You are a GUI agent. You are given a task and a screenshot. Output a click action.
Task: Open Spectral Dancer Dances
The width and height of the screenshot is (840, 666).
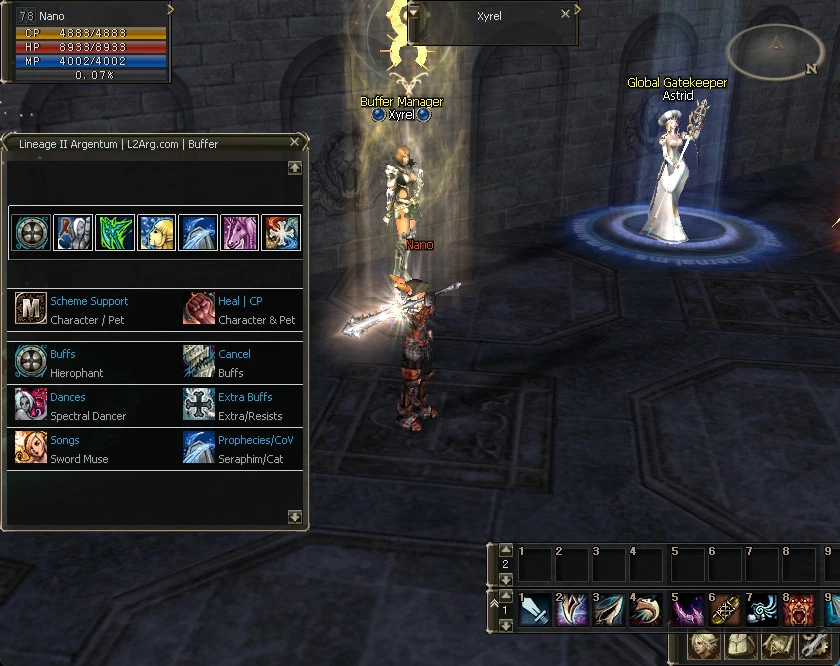click(67, 397)
